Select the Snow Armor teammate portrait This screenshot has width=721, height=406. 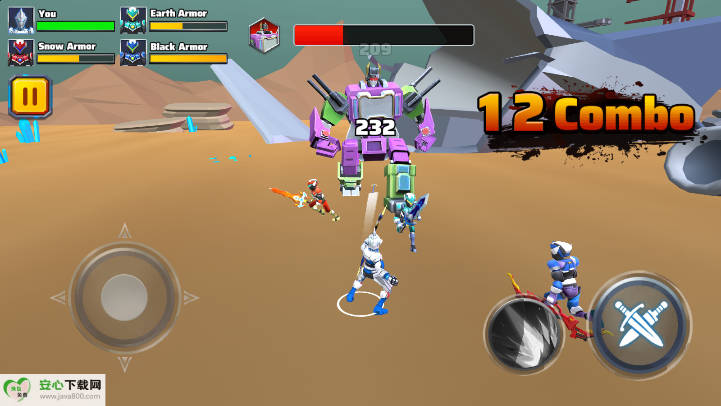[x=21, y=52]
